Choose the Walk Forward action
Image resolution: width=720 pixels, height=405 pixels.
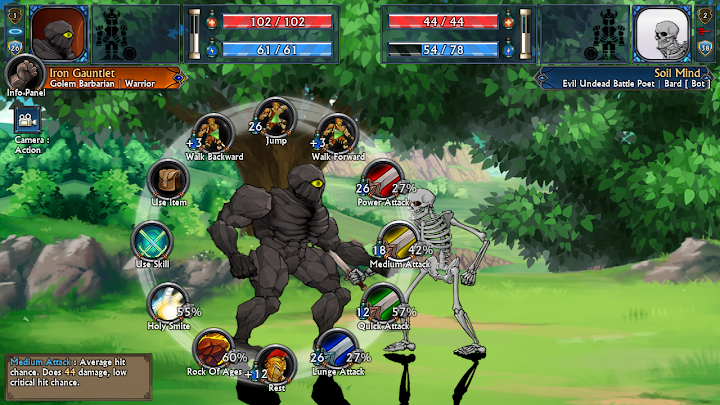tap(335, 133)
